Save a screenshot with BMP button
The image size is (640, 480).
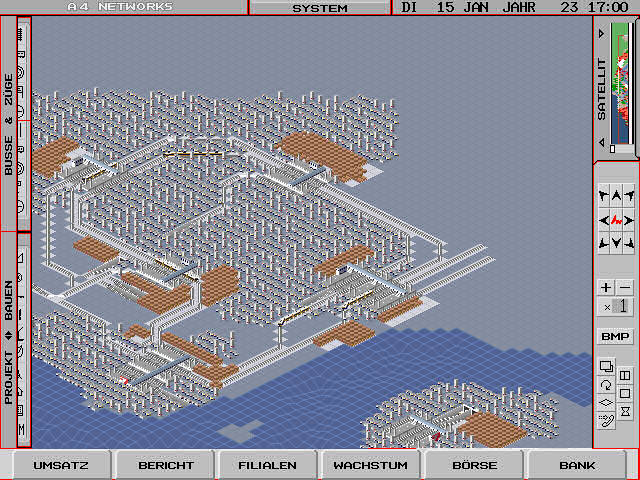coord(615,336)
